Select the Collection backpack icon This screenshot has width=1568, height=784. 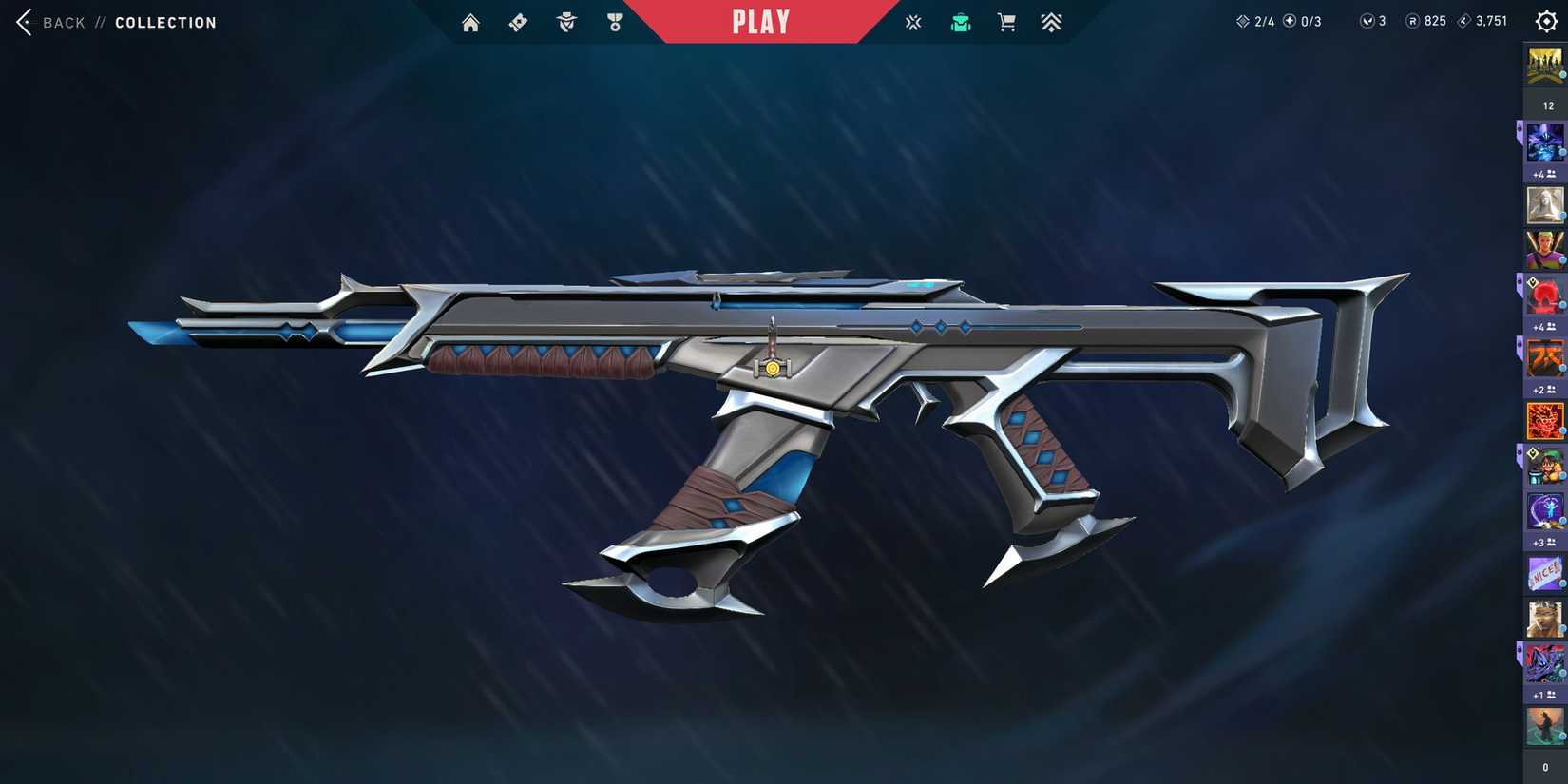[960, 21]
